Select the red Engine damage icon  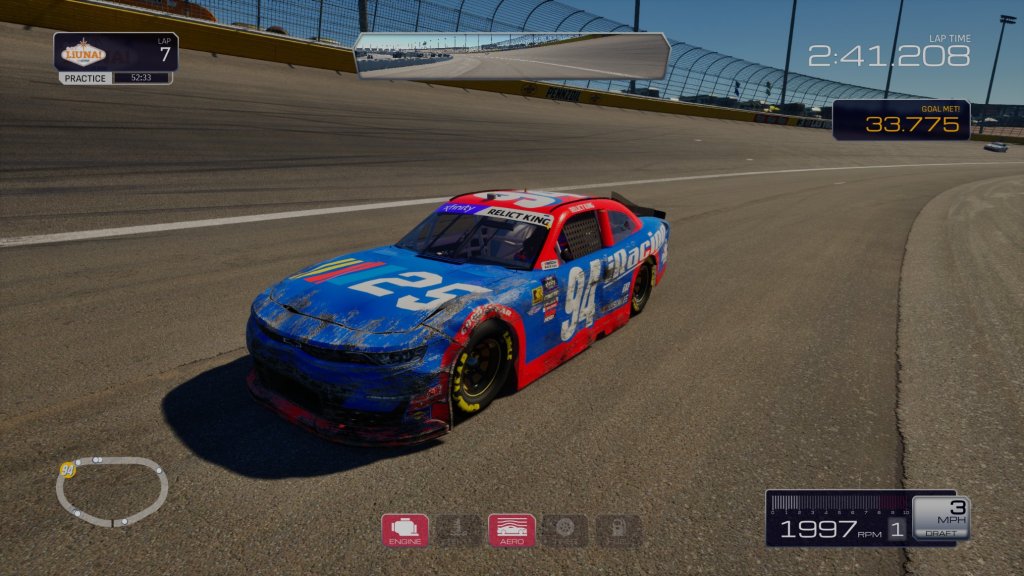click(405, 530)
